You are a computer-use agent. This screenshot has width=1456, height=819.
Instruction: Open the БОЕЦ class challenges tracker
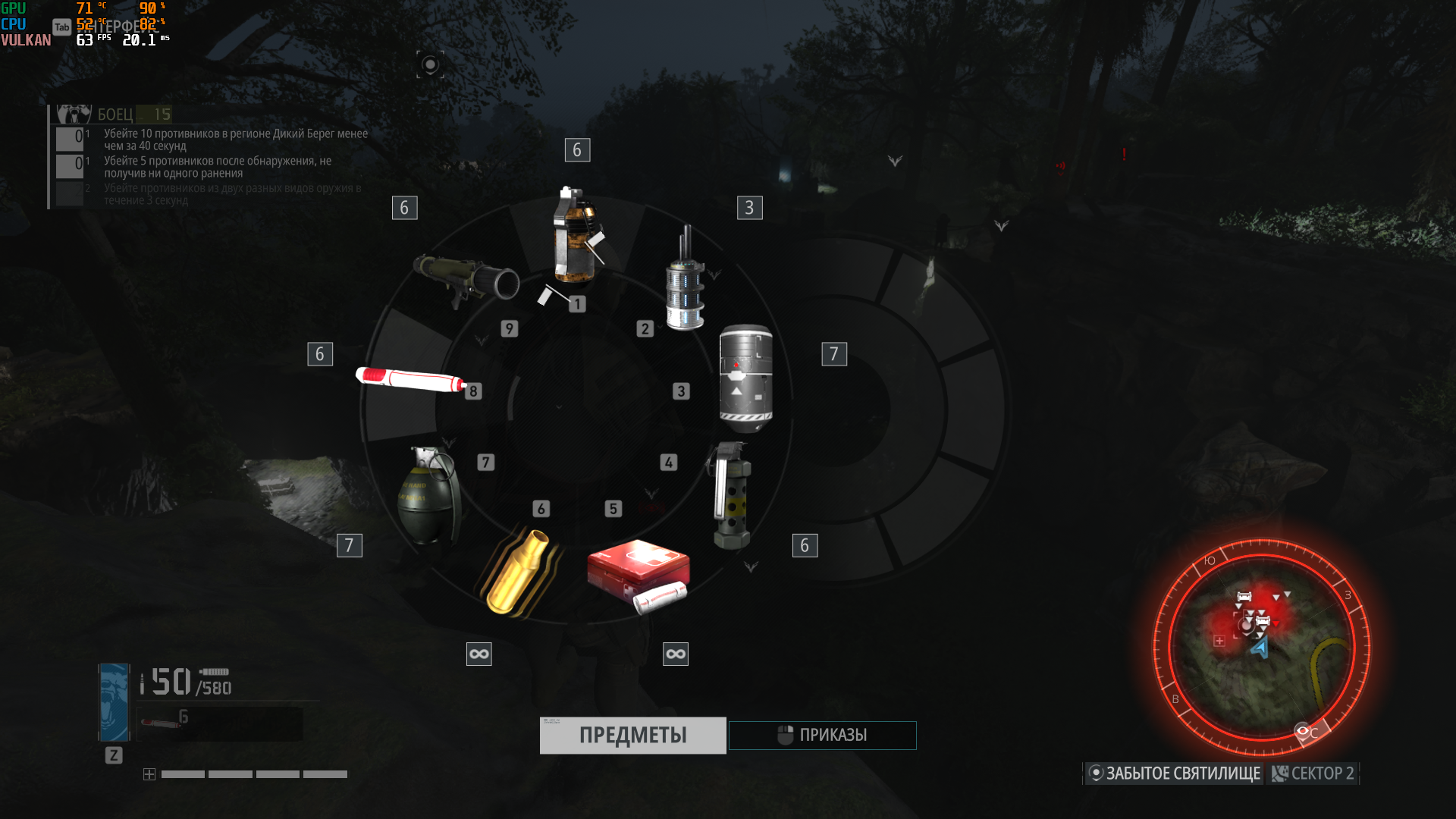[115, 115]
